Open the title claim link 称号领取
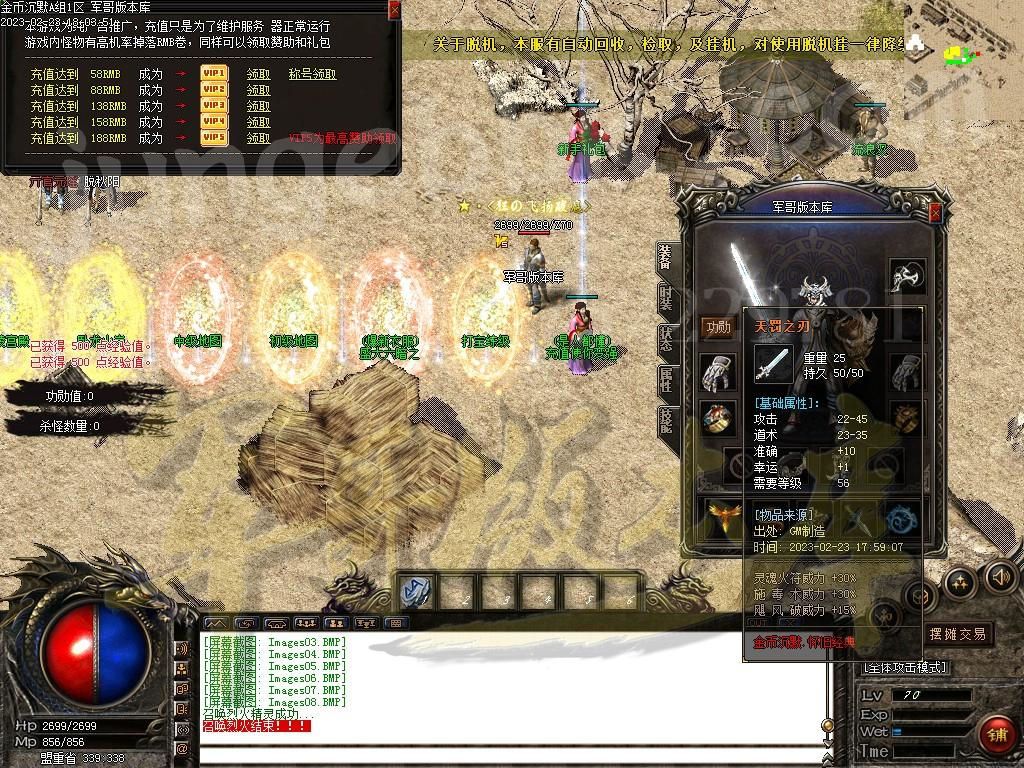This screenshot has height=768, width=1024. pos(312,74)
